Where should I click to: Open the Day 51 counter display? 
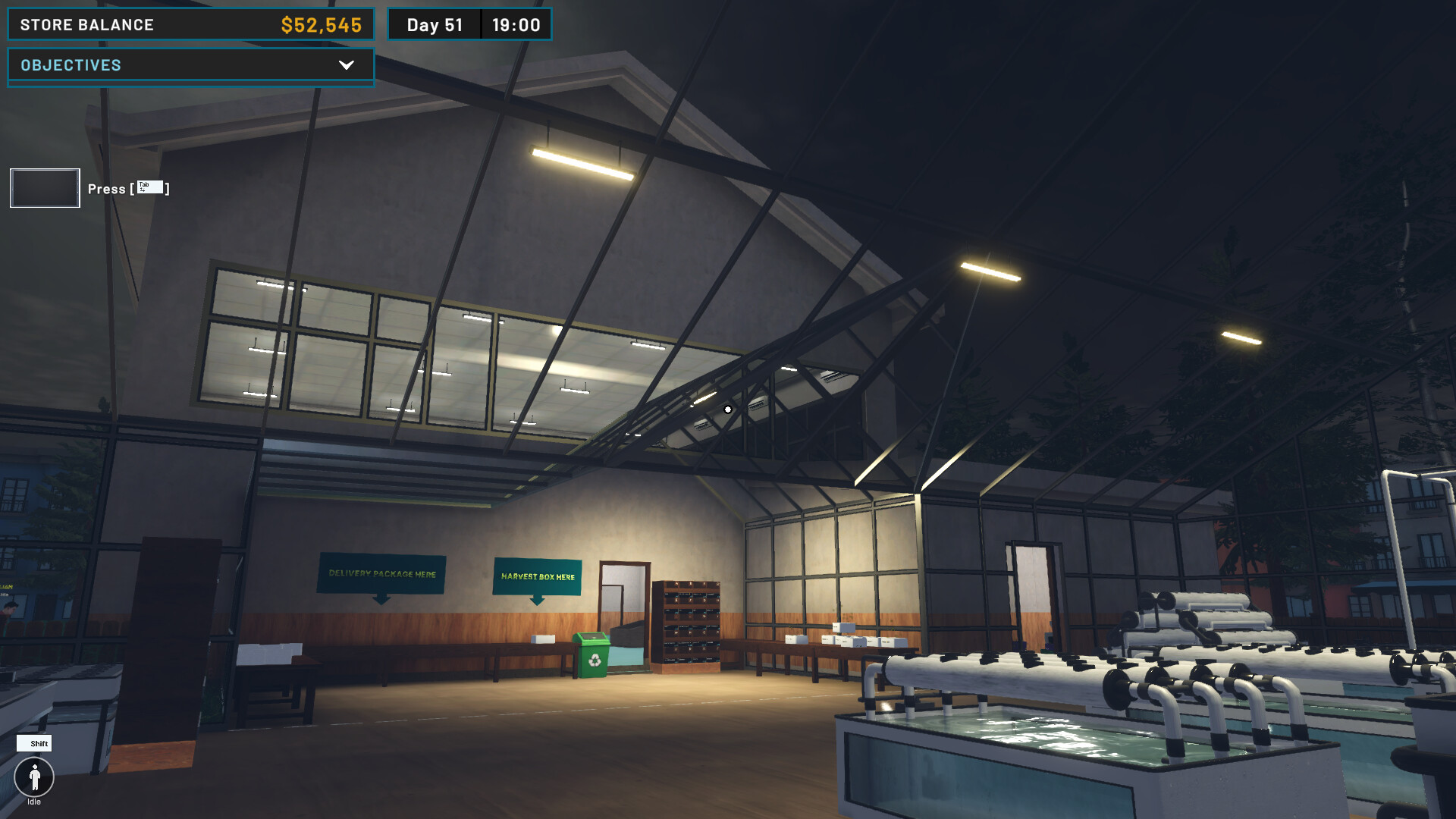point(435,24)
